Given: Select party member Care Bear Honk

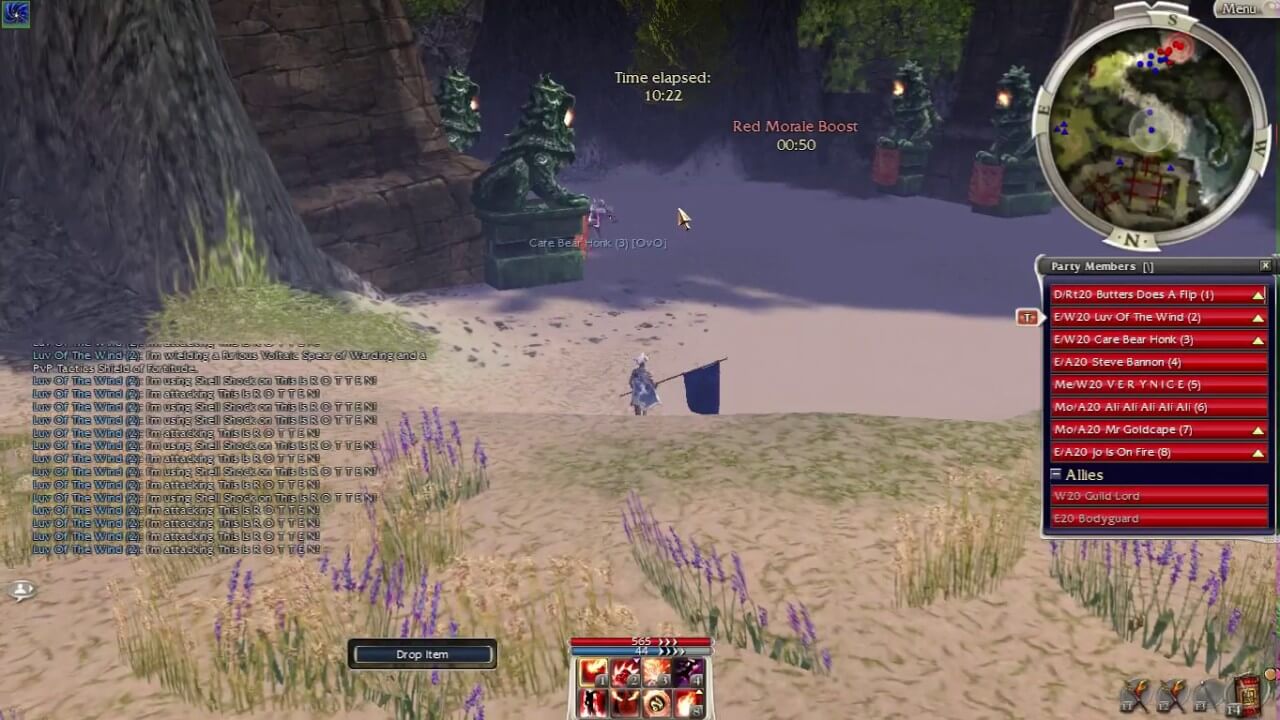Looking at the screenshot, I should tap(1140, 339).
